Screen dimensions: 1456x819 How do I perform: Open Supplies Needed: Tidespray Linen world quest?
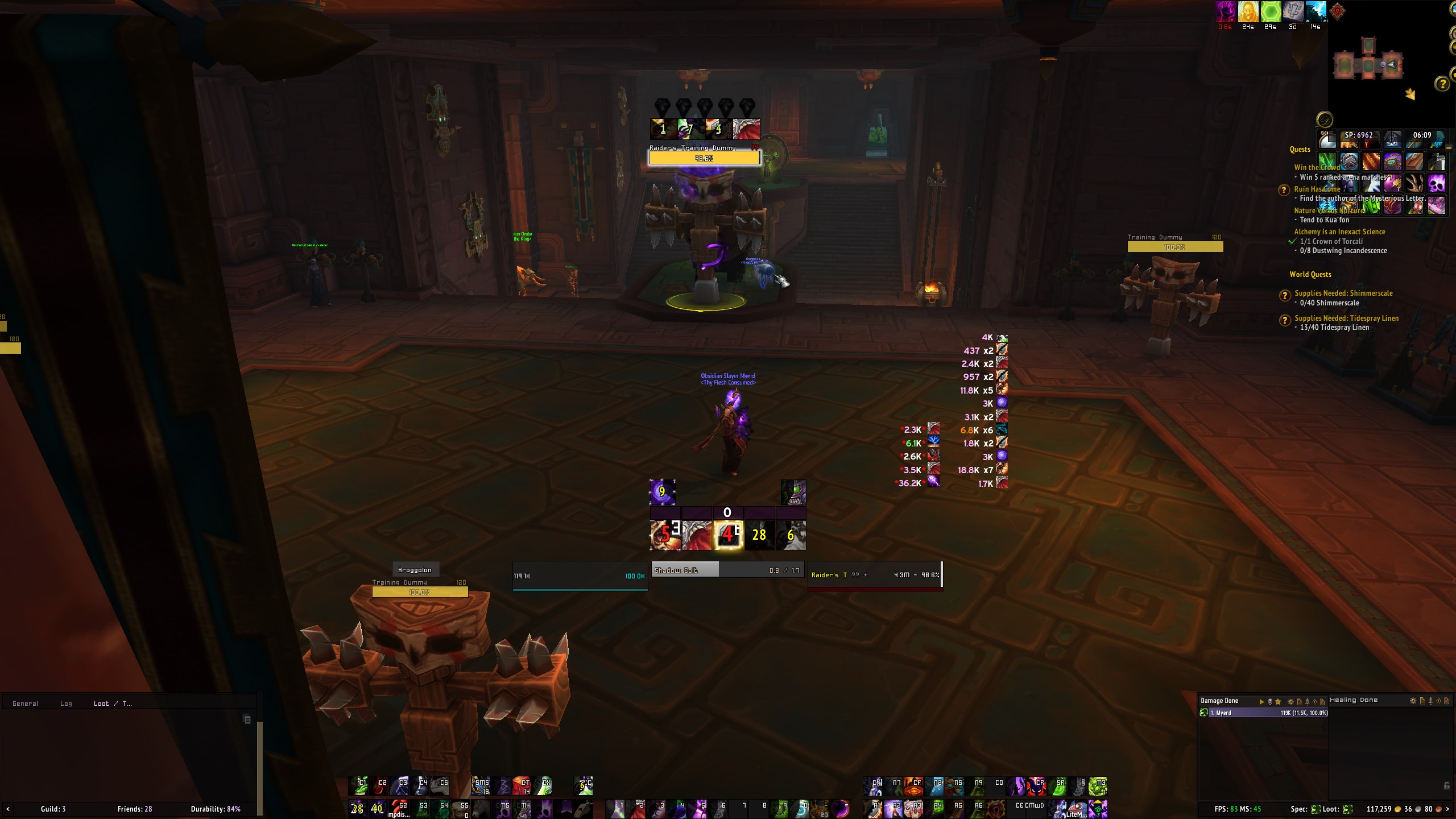pyautogui.click(x=1346, y=318)
